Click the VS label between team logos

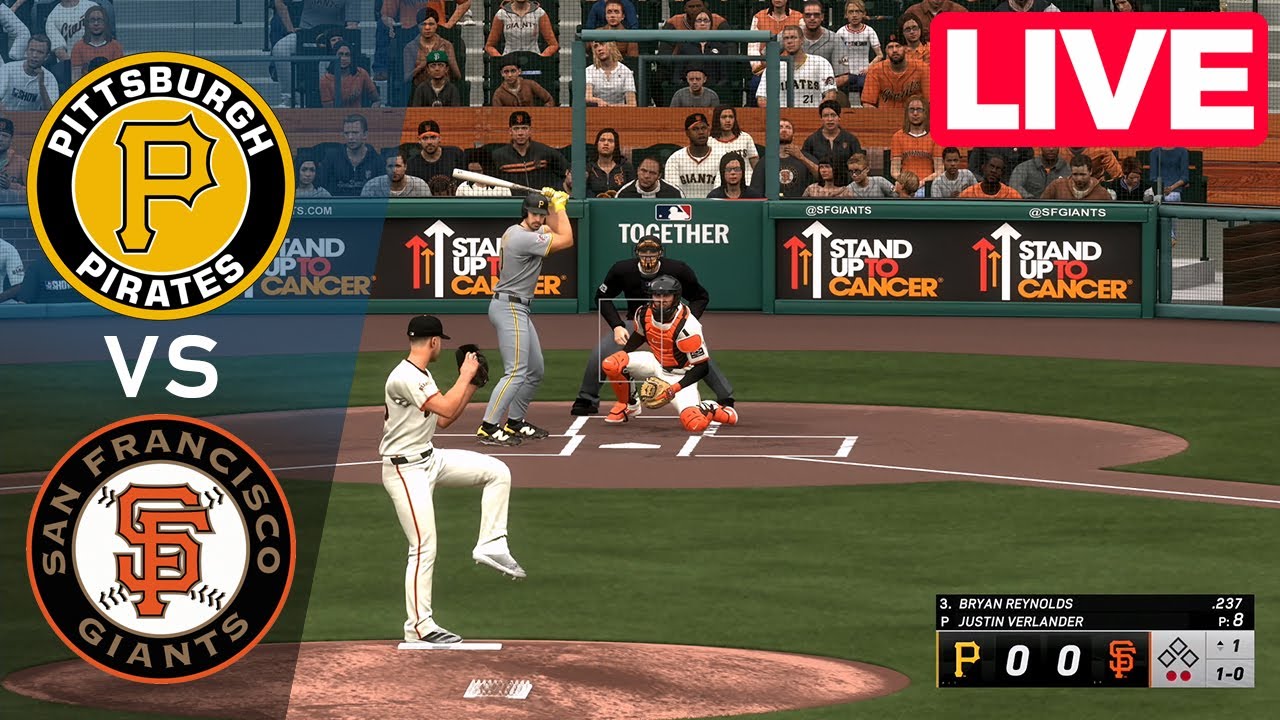point(165,366)
